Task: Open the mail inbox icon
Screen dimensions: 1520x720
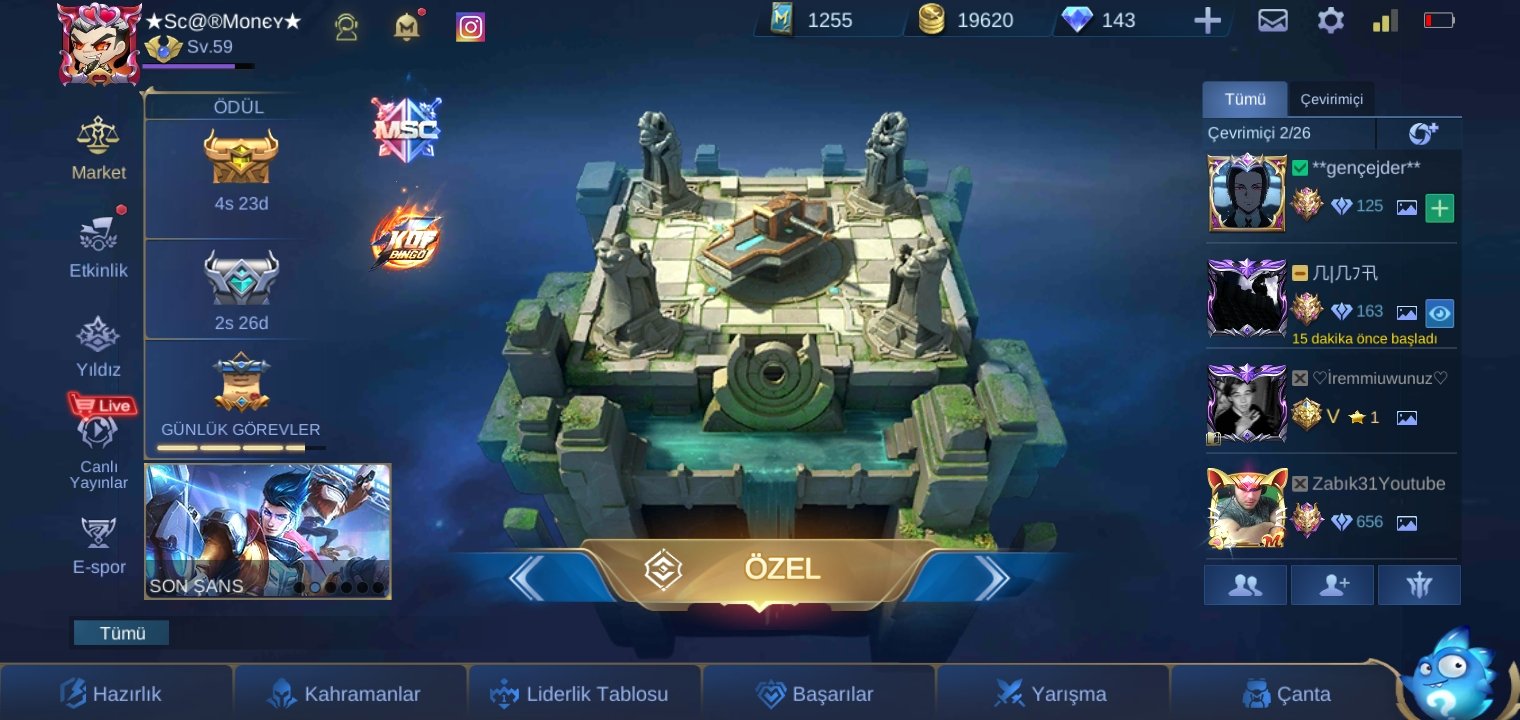Action: tap(1272, 20)
